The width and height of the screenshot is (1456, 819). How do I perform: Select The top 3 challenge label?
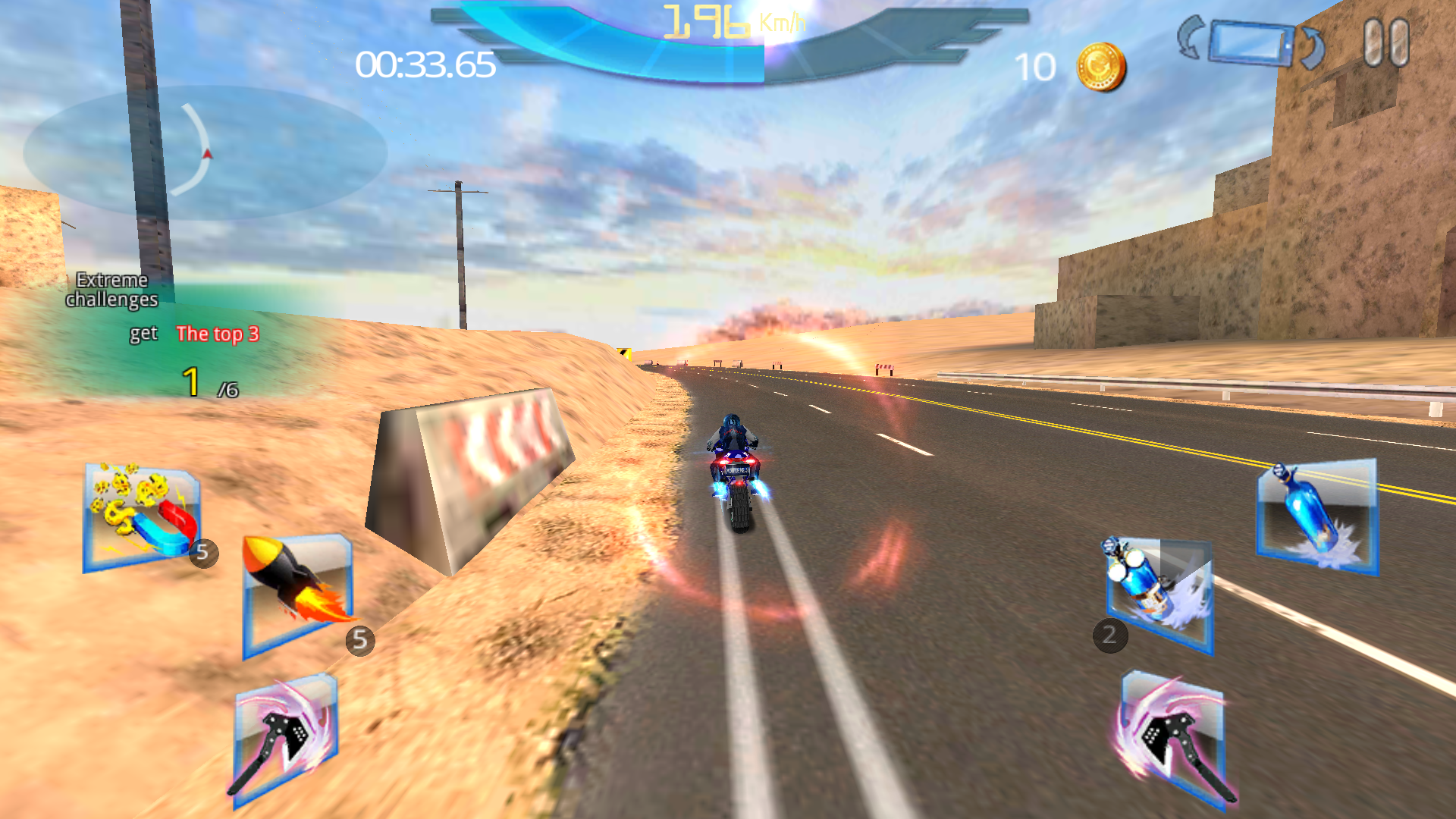coord(217,334)
